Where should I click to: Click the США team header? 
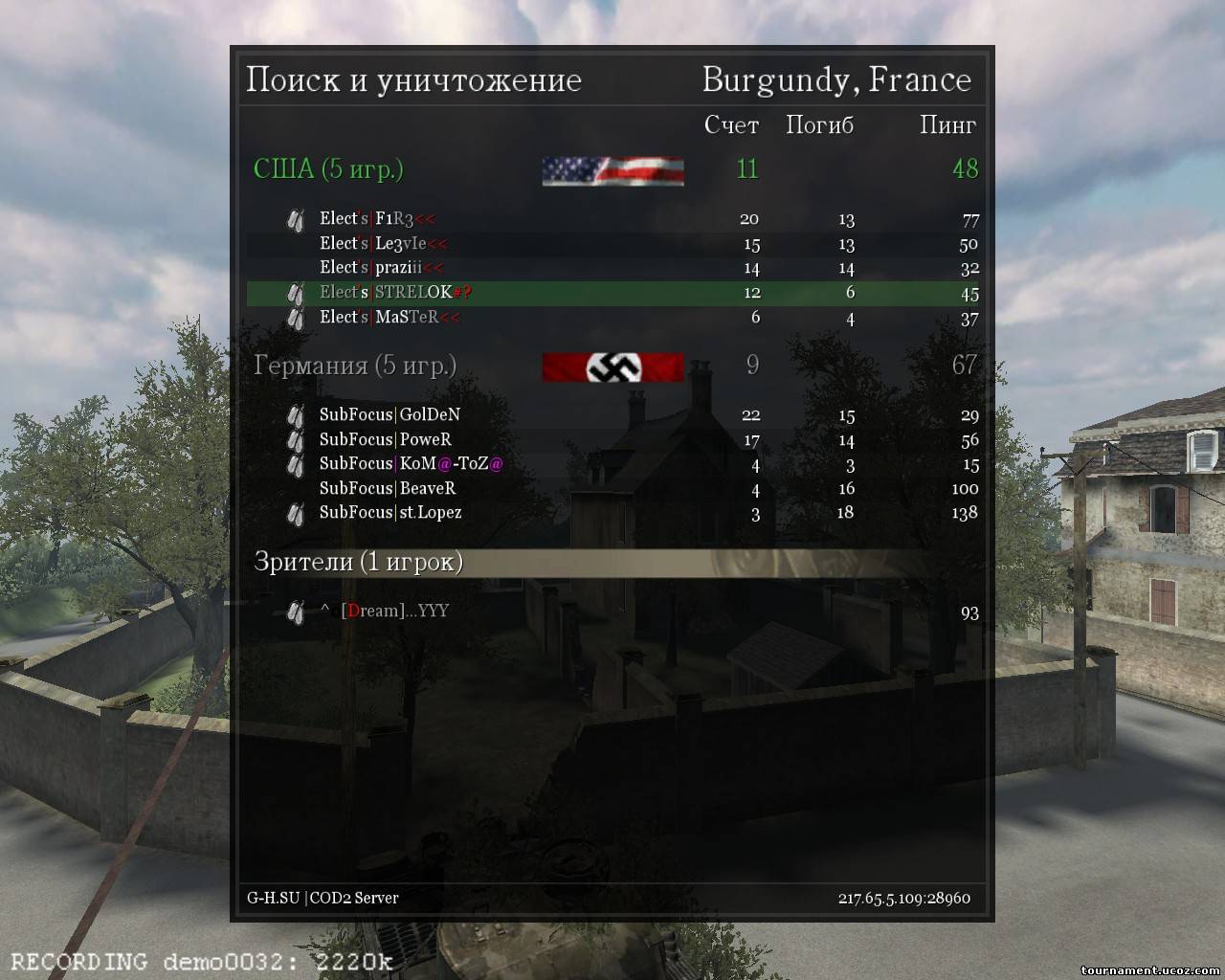click(328, 169)
